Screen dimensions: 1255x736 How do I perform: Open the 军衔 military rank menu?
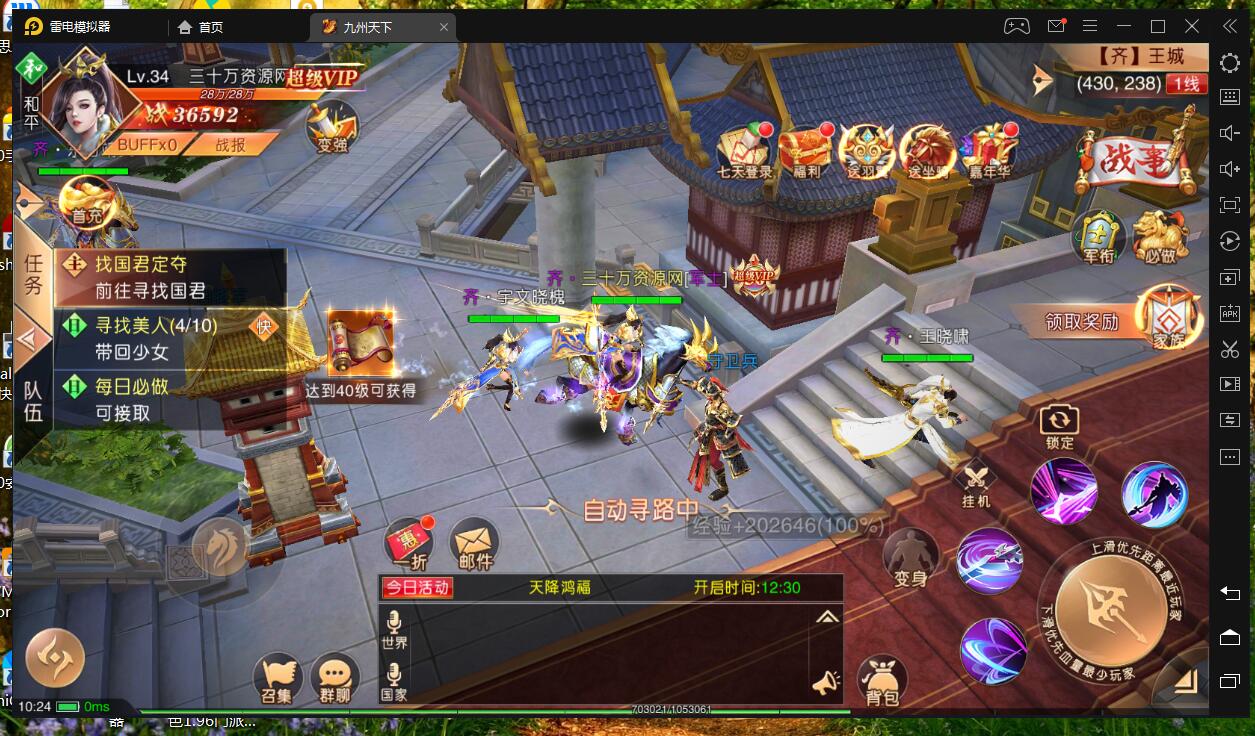[x=1098, y=236]
